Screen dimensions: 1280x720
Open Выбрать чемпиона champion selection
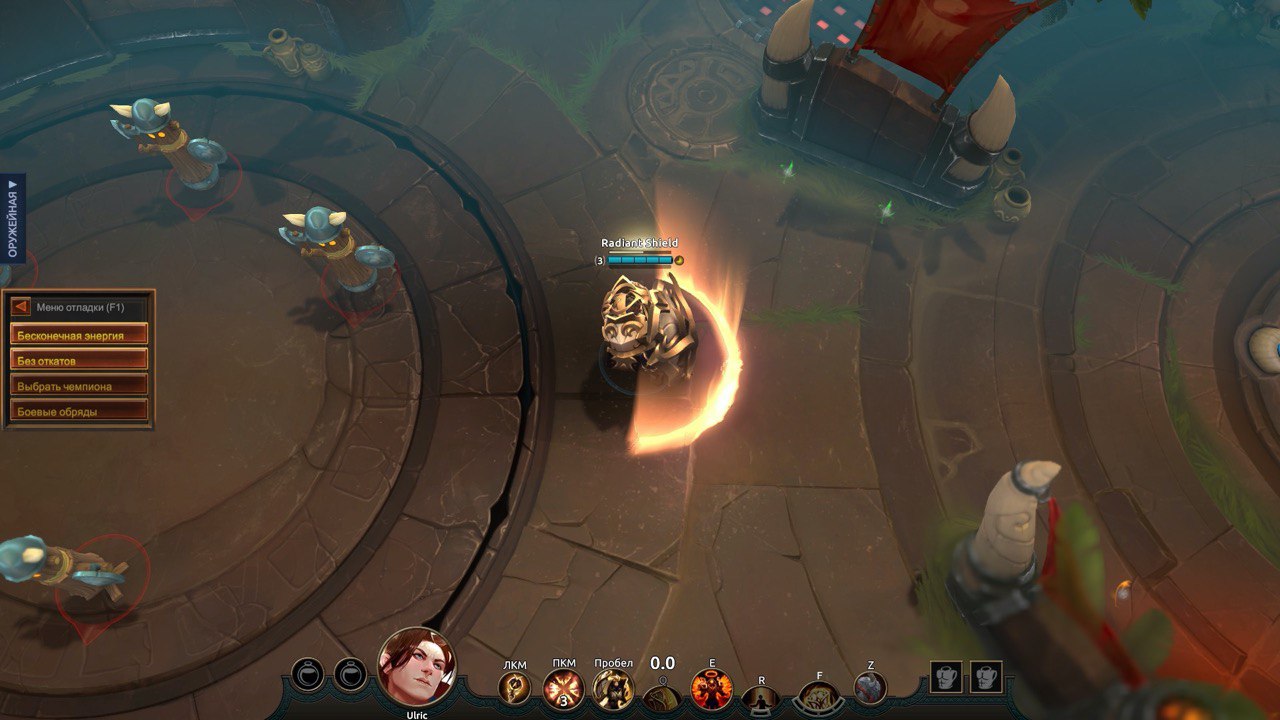click(x=79, y=385)
